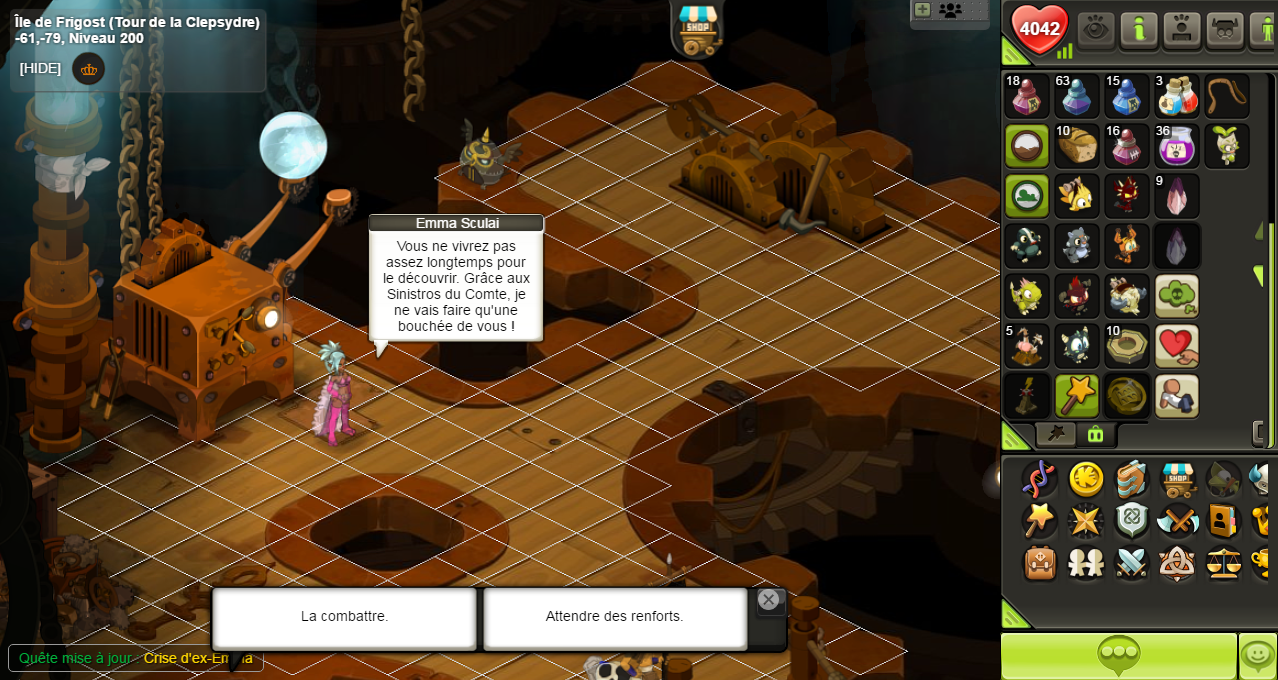Toggle the eye spectator button
1278x680 pixels.
pos(1096,29)
